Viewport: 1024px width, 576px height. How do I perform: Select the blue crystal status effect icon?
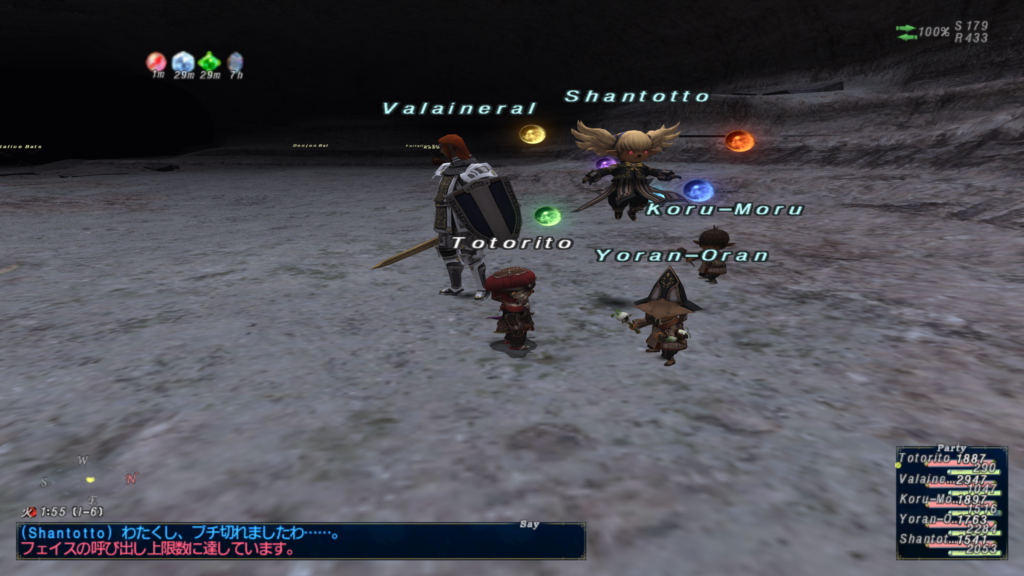(x=182, y=62)
